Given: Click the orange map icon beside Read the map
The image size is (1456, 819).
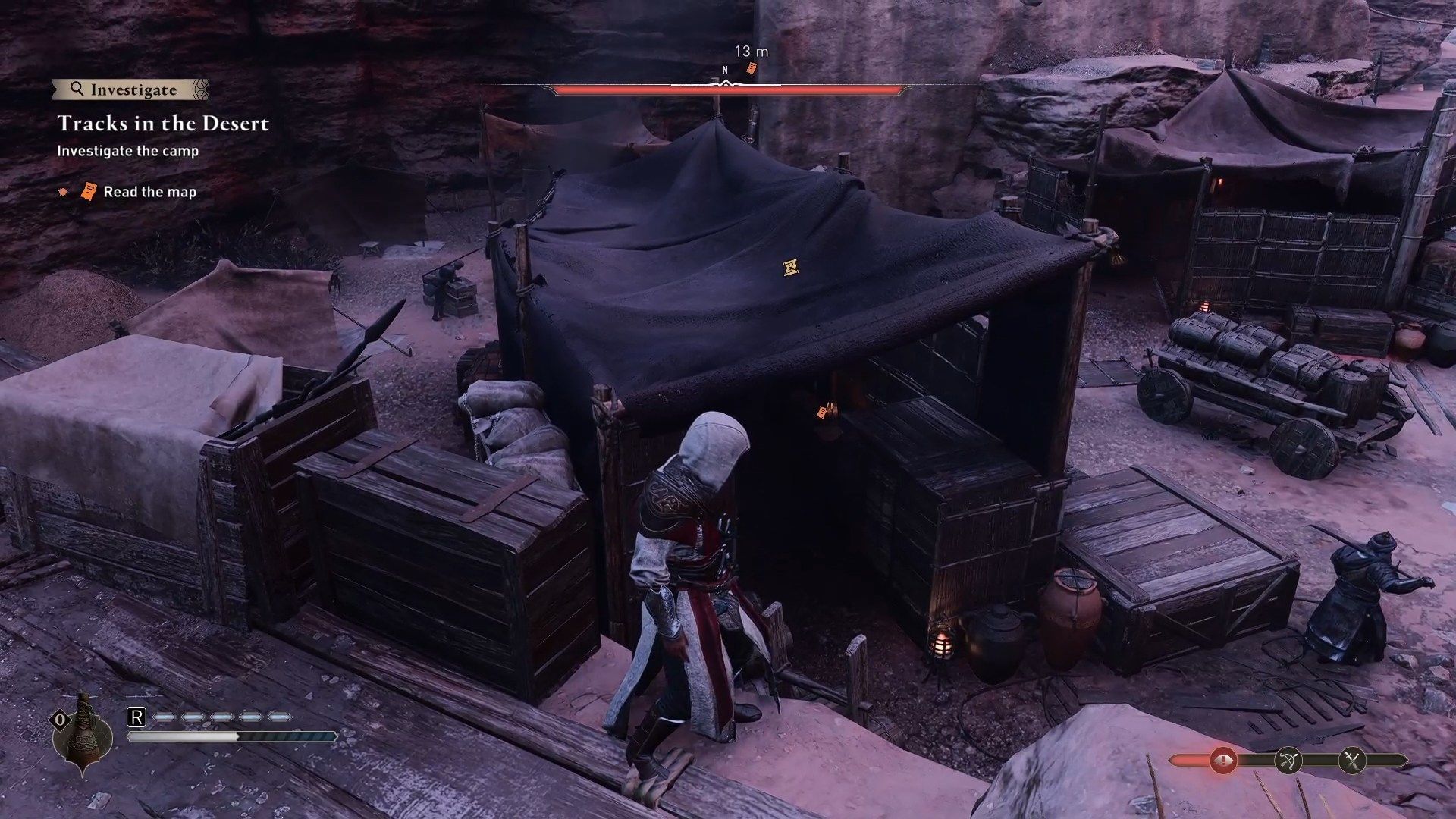Looking at the screenshot, I should [89, 190].
